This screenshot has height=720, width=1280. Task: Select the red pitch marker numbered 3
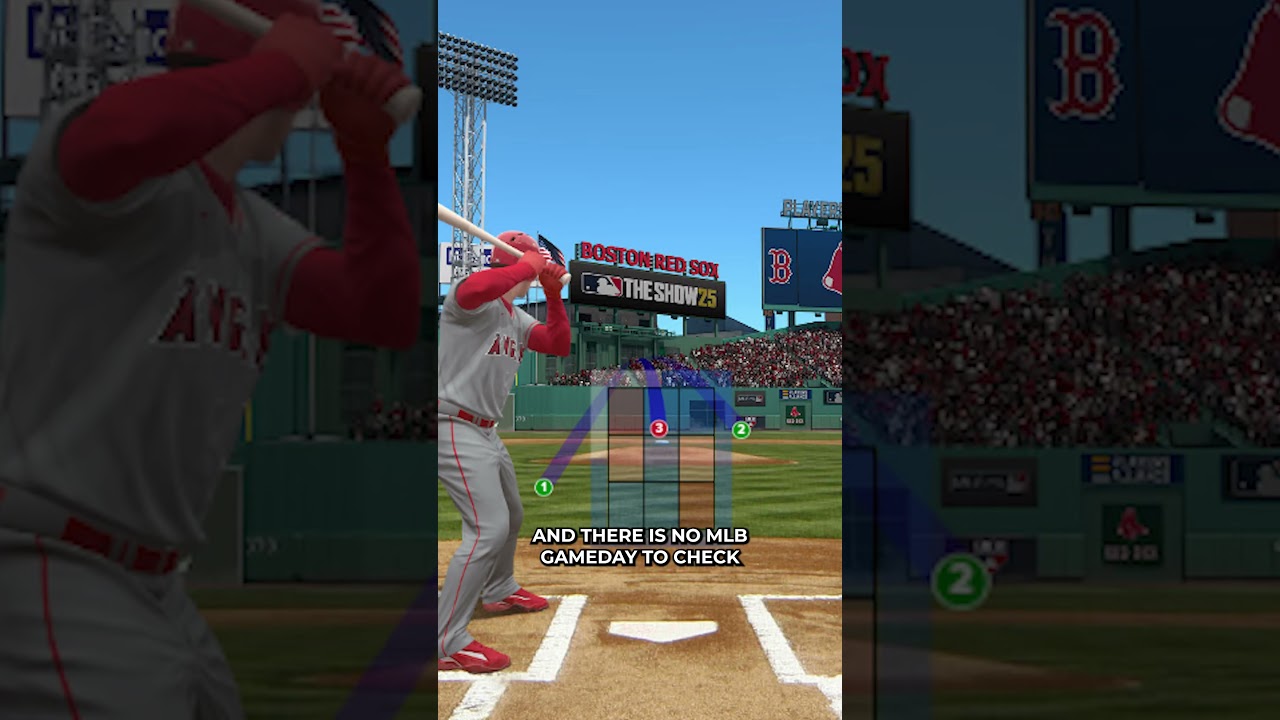click(x=658, y=429)
